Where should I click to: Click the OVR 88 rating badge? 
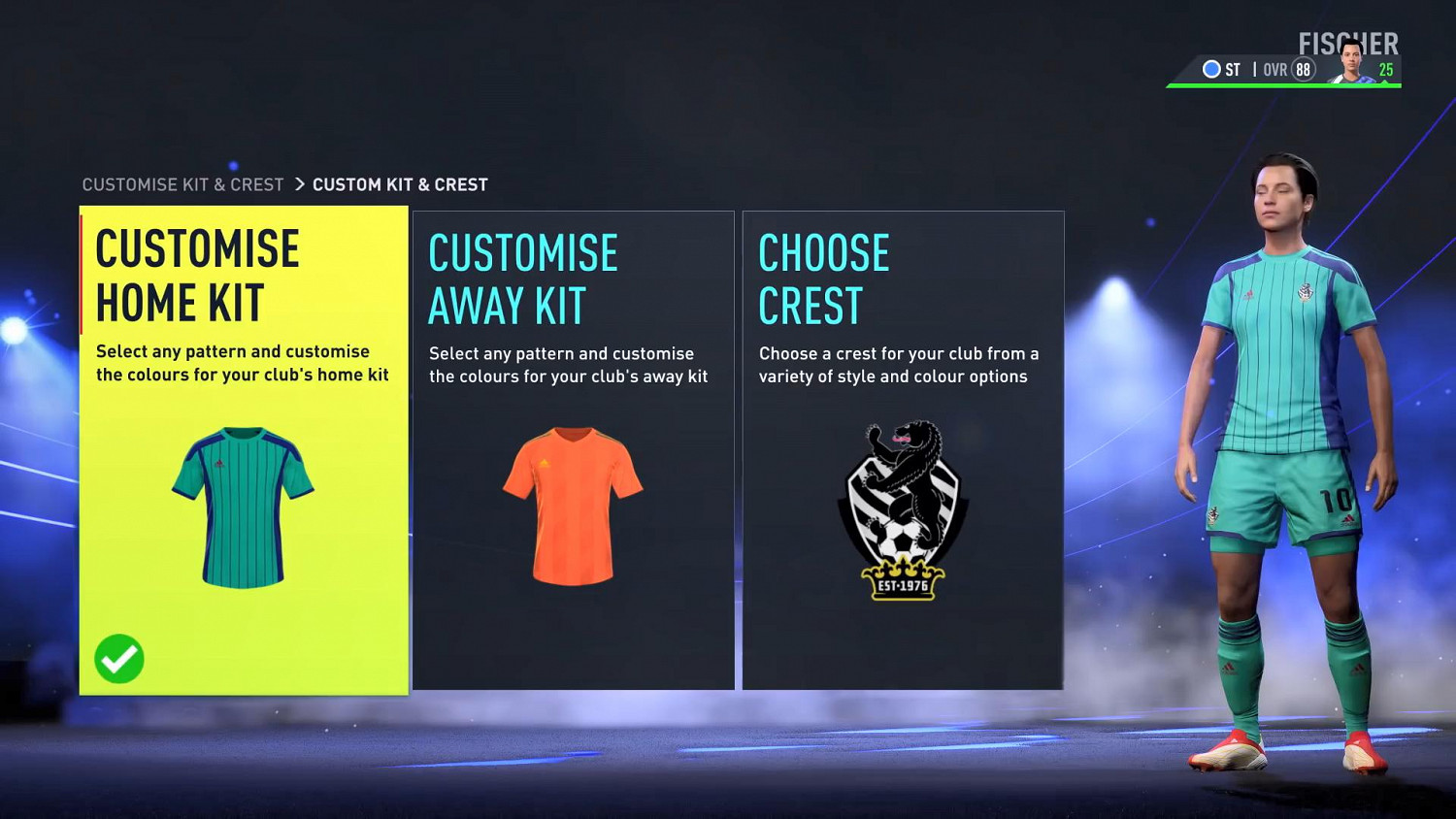[1301, 70]
